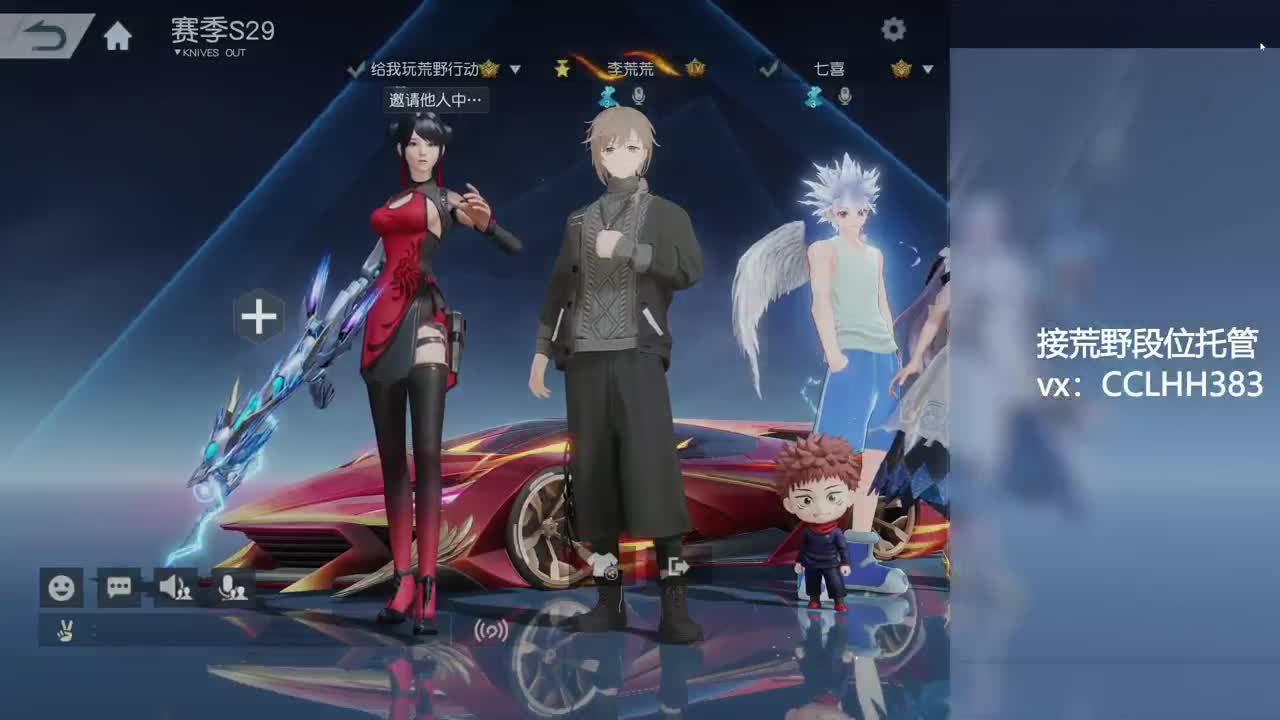
Task: Toggle the ready checkmark beside 给我玩荒野行动
Action: (x=355, y=70)
